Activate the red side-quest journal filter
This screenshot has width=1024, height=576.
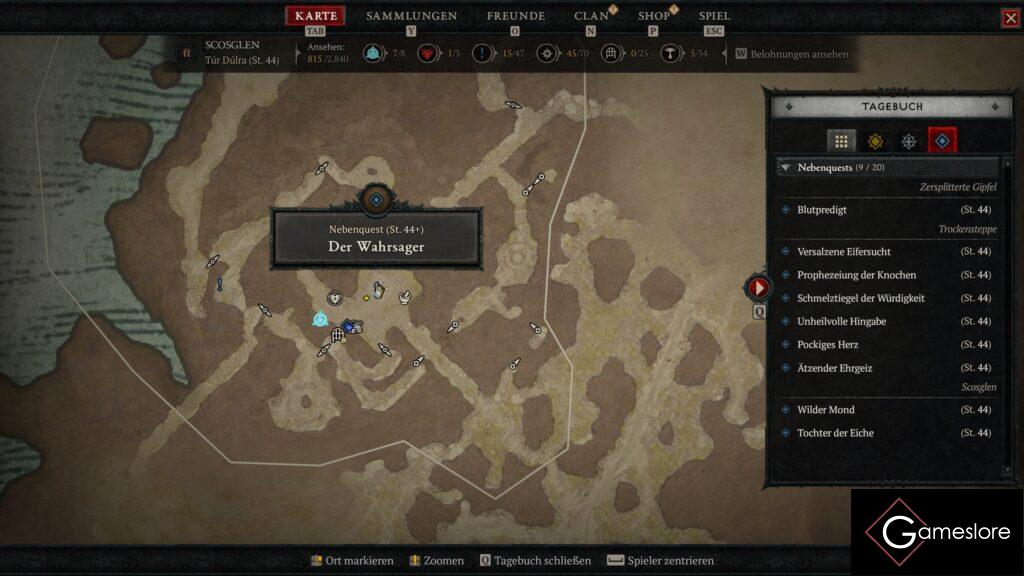[942, 141]
